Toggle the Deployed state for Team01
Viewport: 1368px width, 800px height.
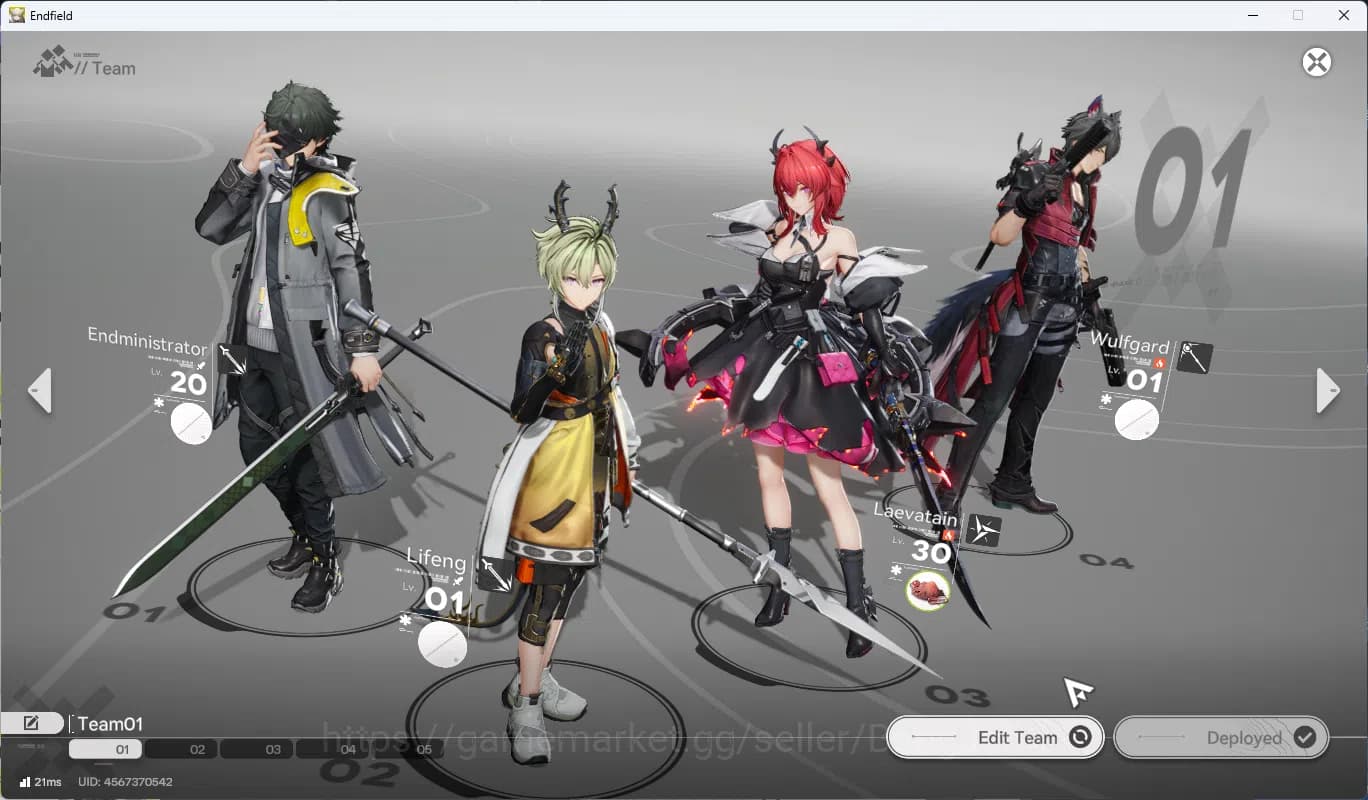[1221, 737]
